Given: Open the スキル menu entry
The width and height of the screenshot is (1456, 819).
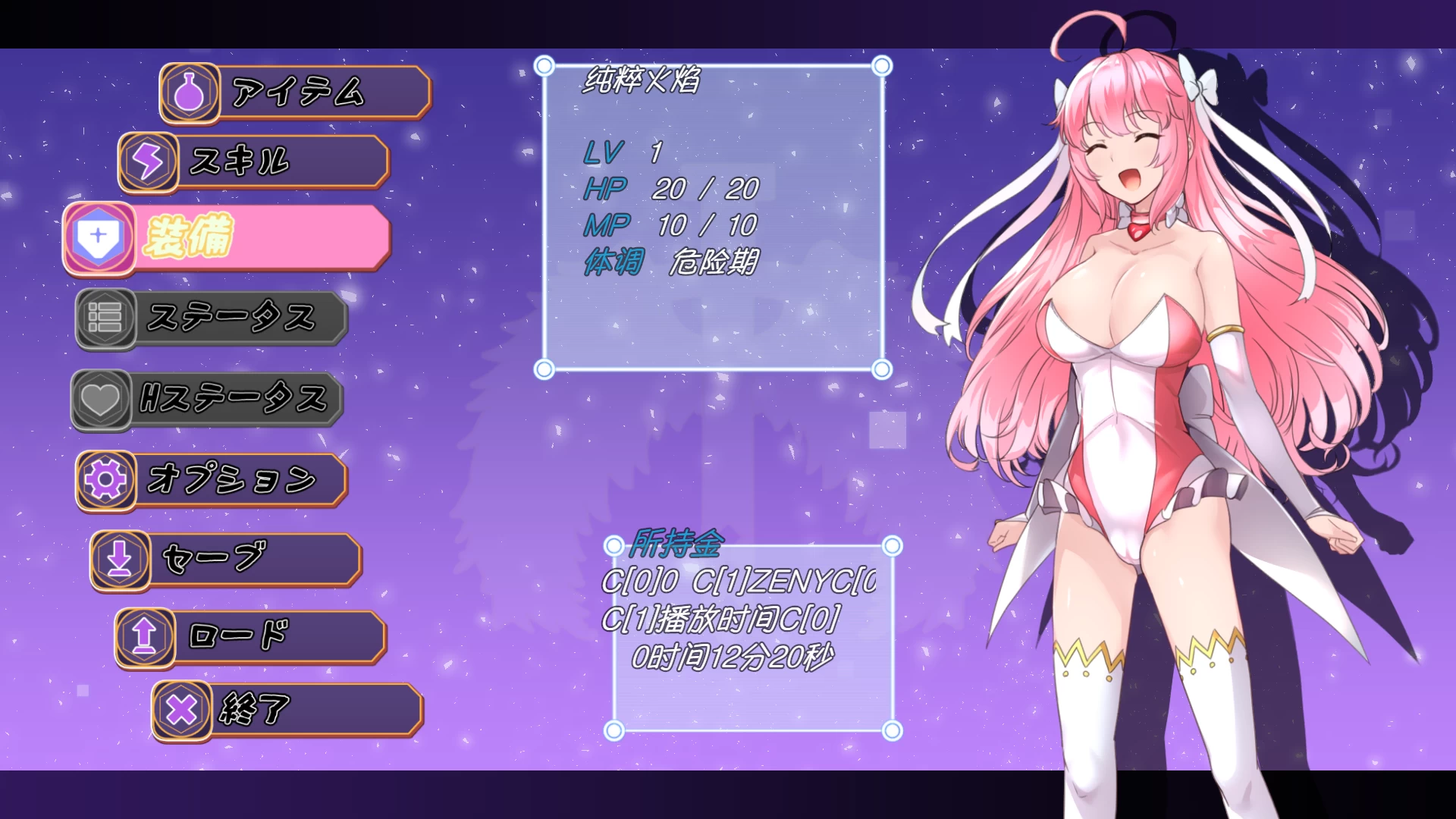Looking at the screenshot, I should click(x=250, y=161).
